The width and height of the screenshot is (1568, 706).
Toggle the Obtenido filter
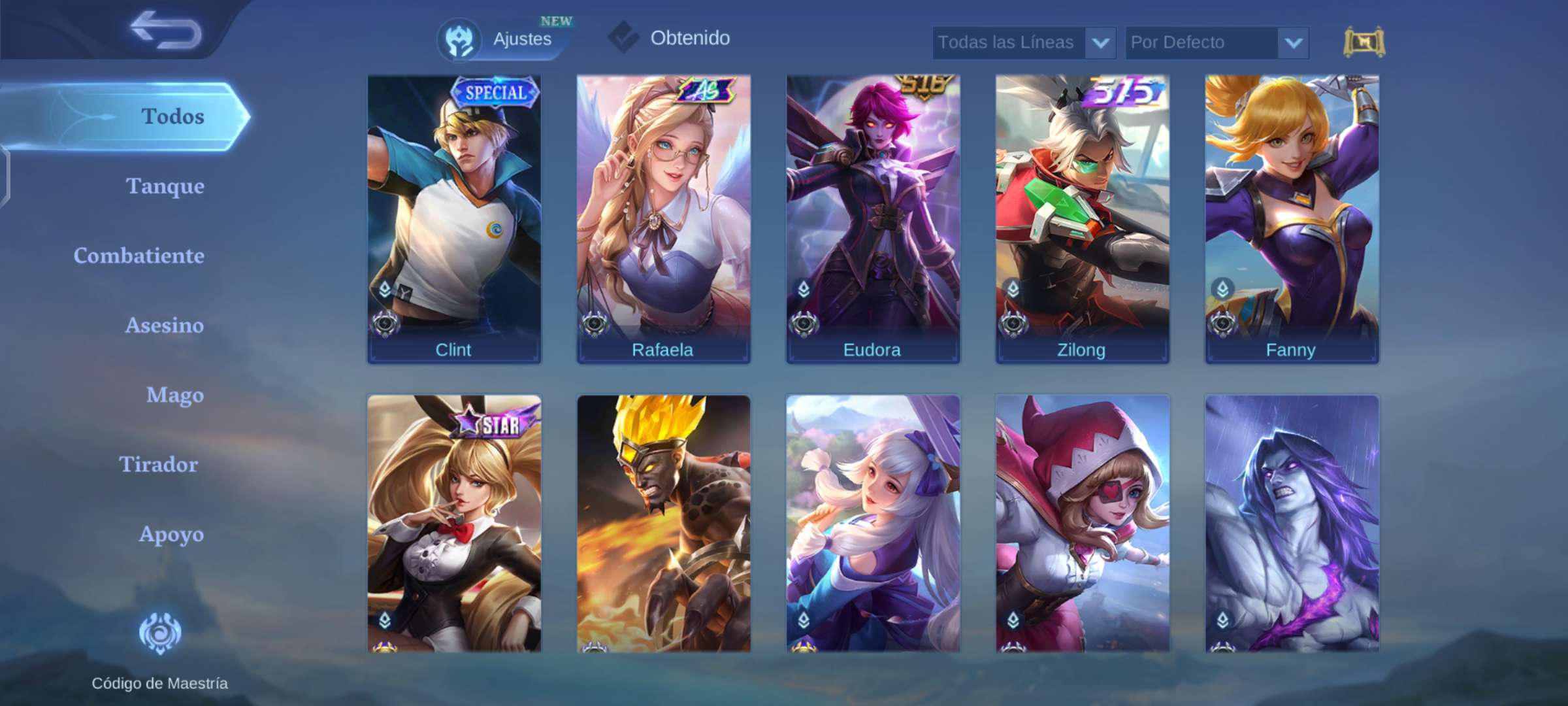click(670, 38)
